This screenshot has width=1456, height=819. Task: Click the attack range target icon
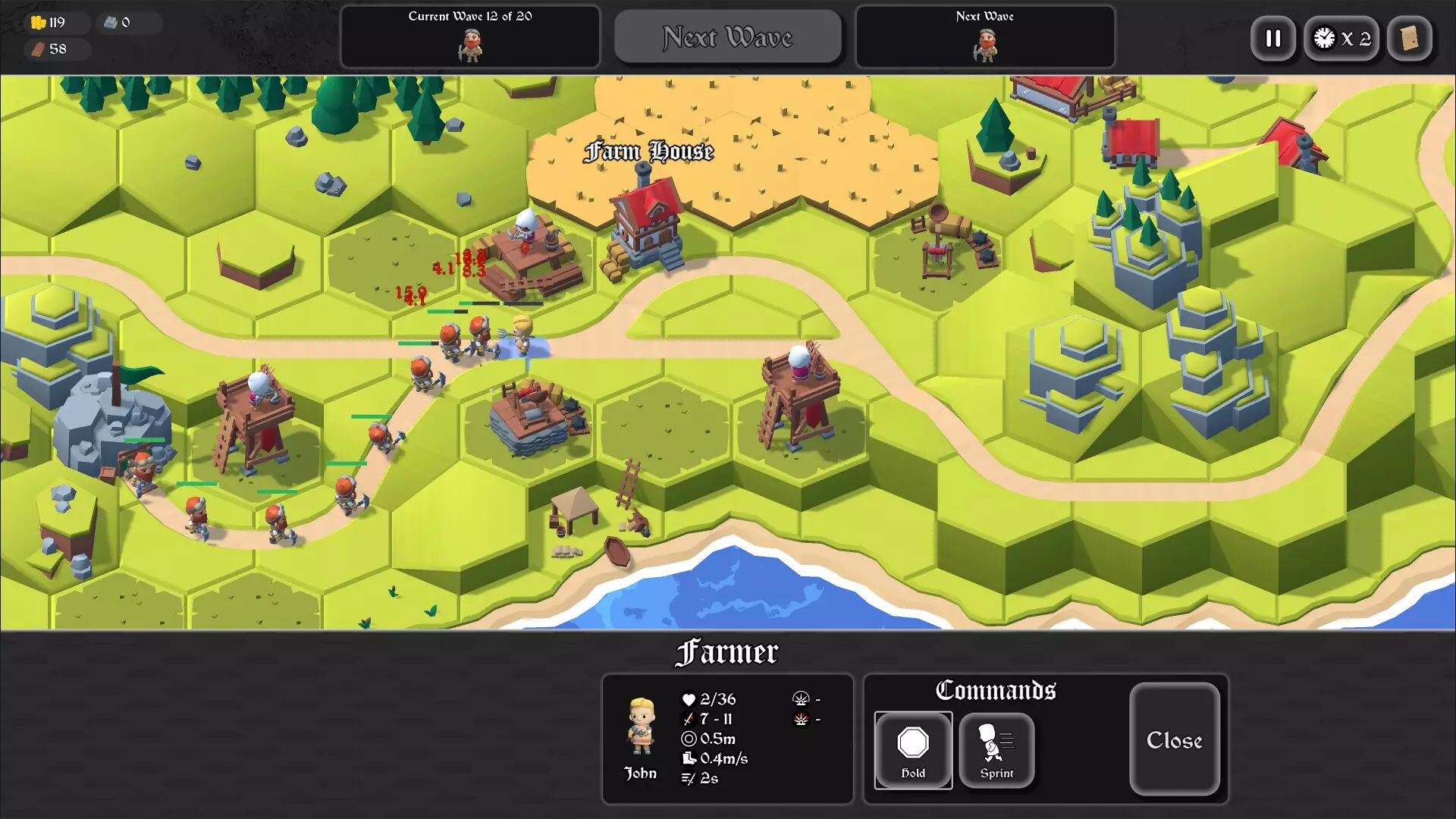click(x=689, y=739)
